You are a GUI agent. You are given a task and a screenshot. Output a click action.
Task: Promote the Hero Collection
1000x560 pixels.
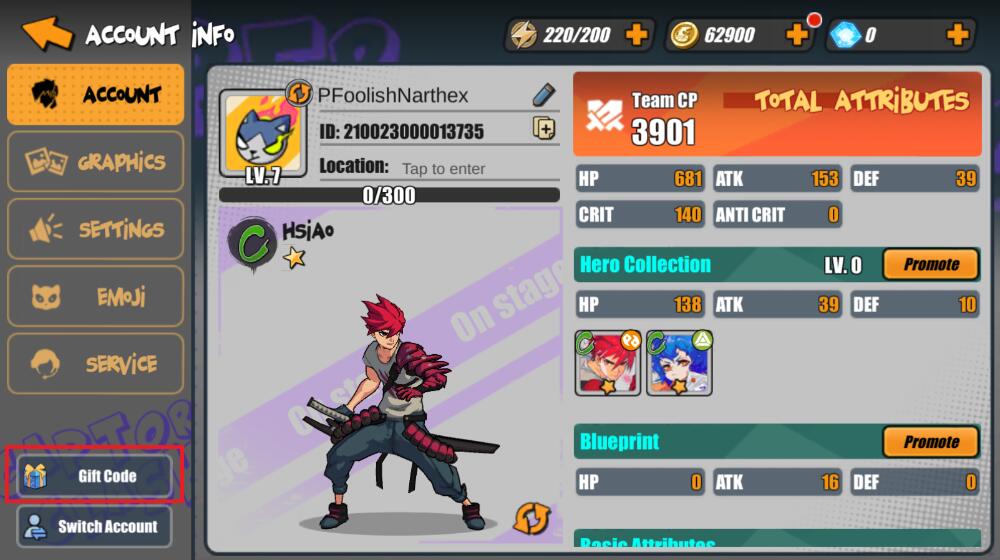pyautogui.click(x=930, y=265)
